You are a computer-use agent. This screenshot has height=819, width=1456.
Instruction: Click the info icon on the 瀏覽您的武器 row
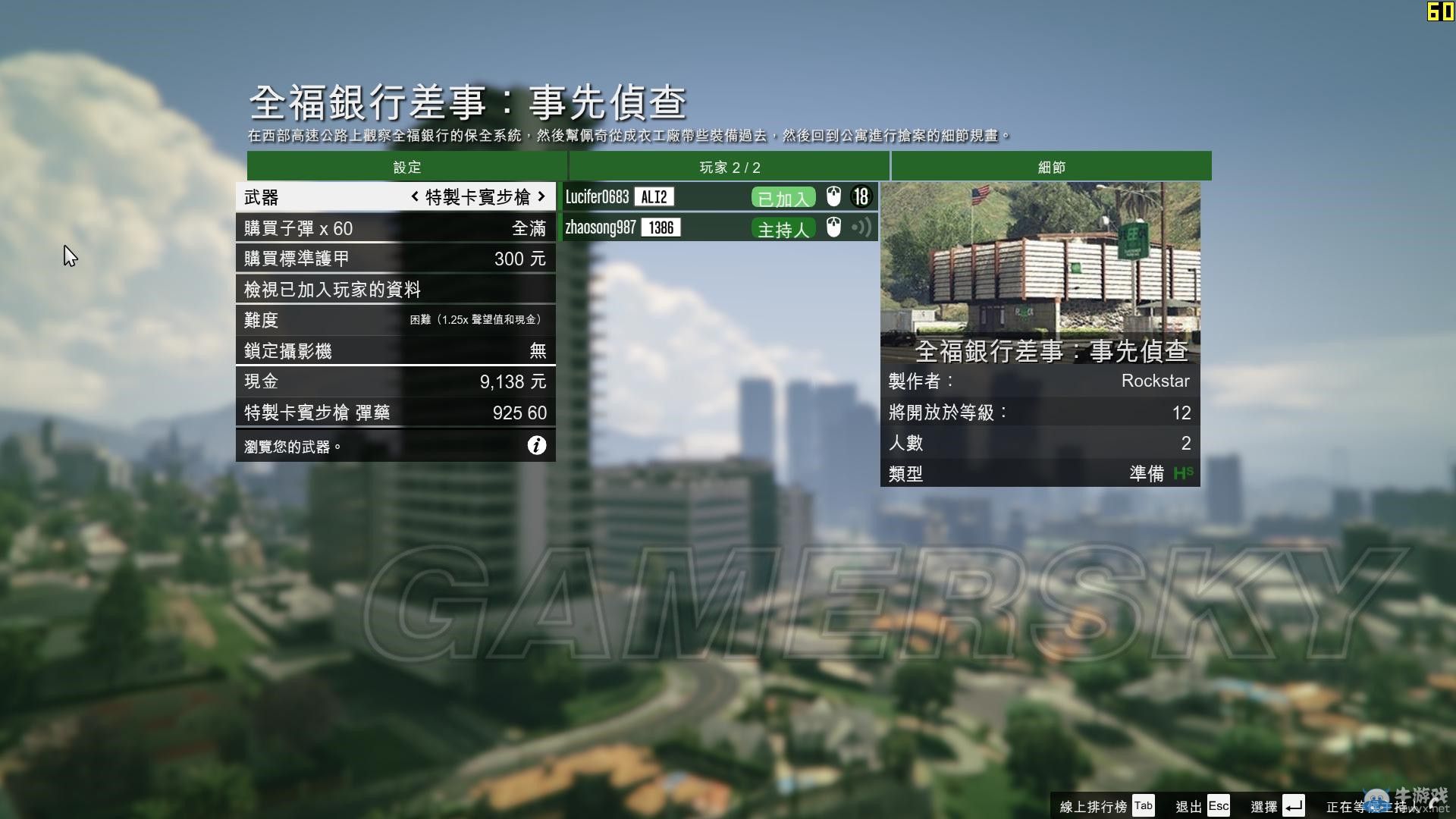538,446
